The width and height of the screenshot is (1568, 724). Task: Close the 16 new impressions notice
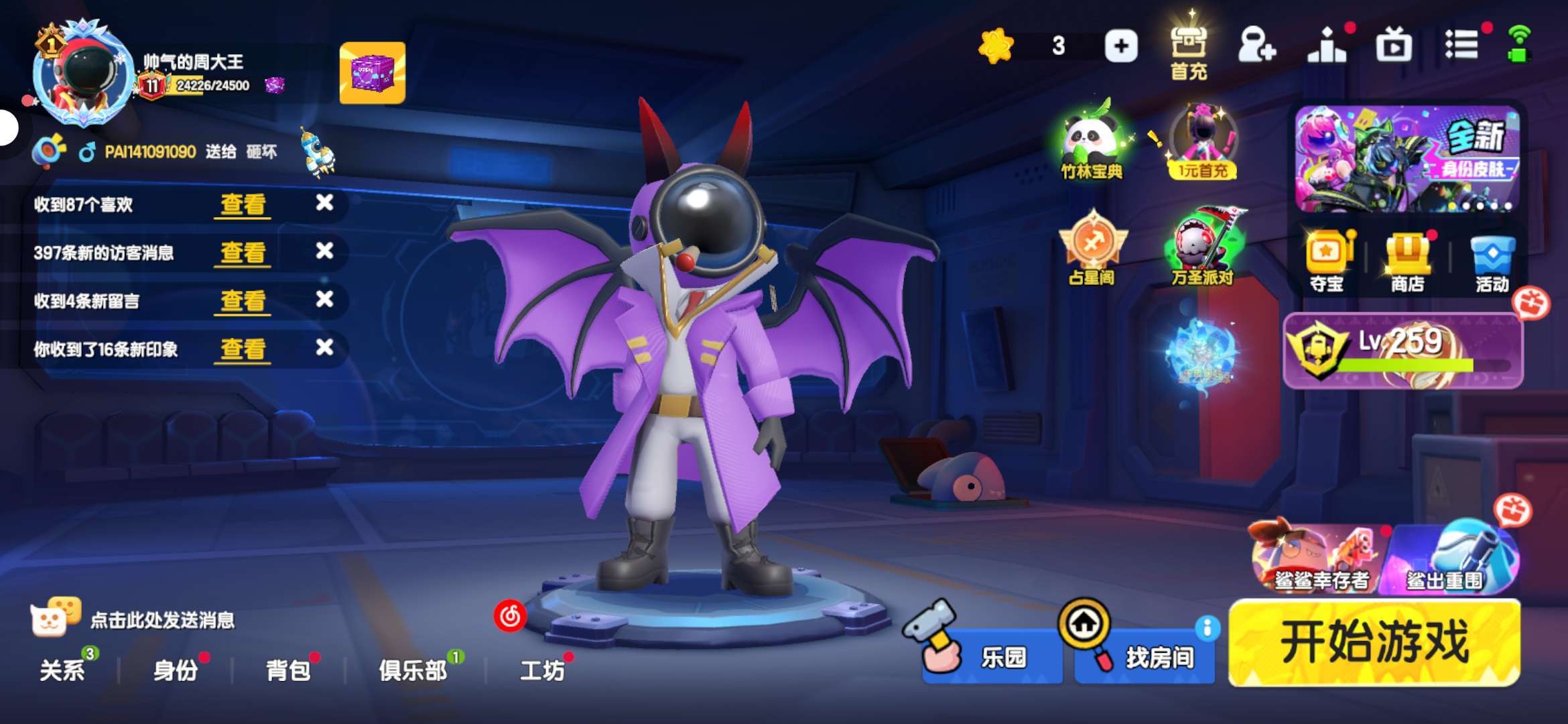pos(325,348)
